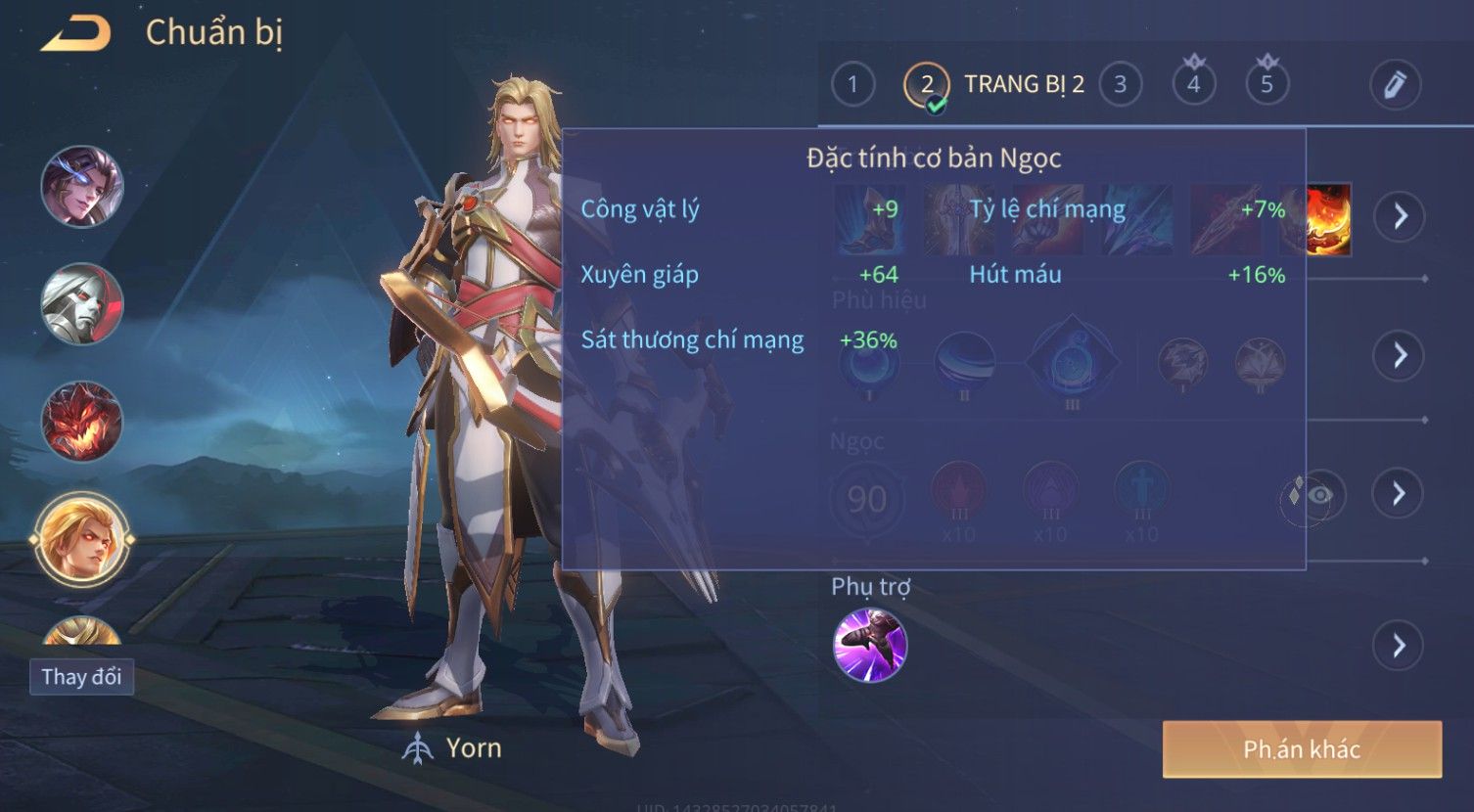This screenshot has width=1474, height=812.
Task: Open equipment preset 5
Action: point(1267,85)
